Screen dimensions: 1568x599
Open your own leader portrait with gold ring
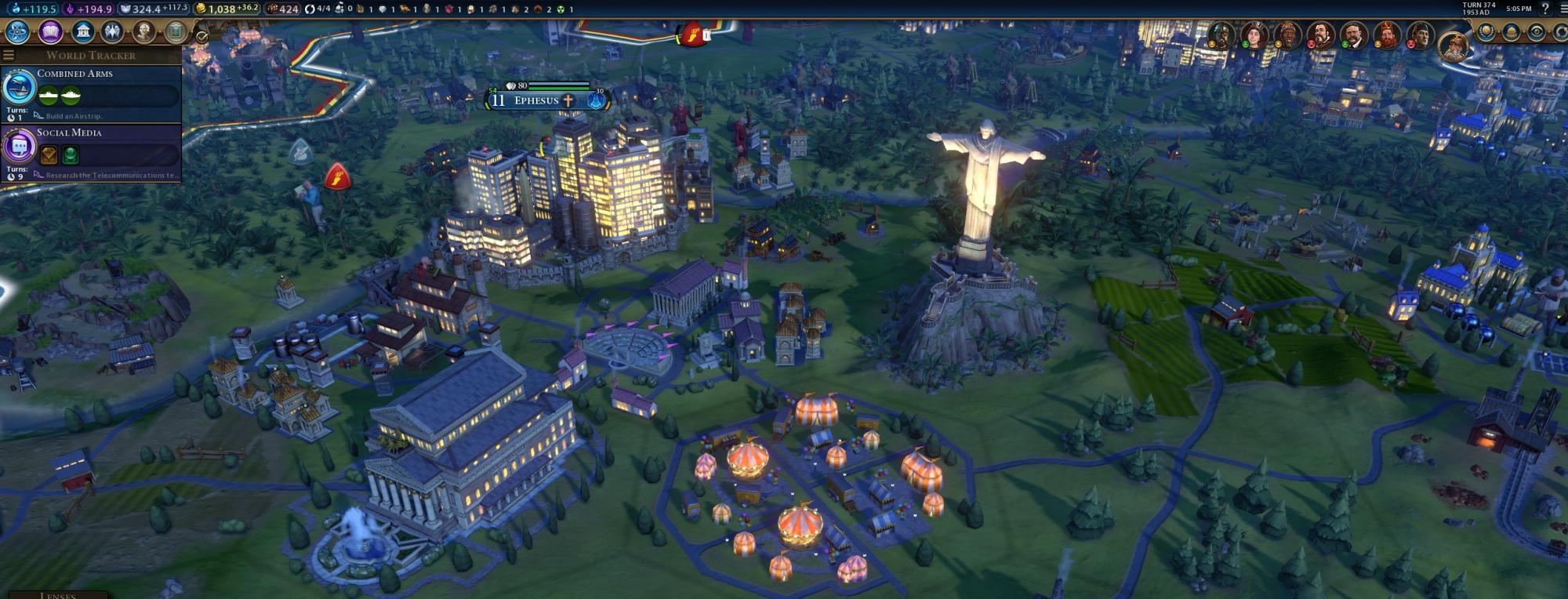click(1454, 45)
